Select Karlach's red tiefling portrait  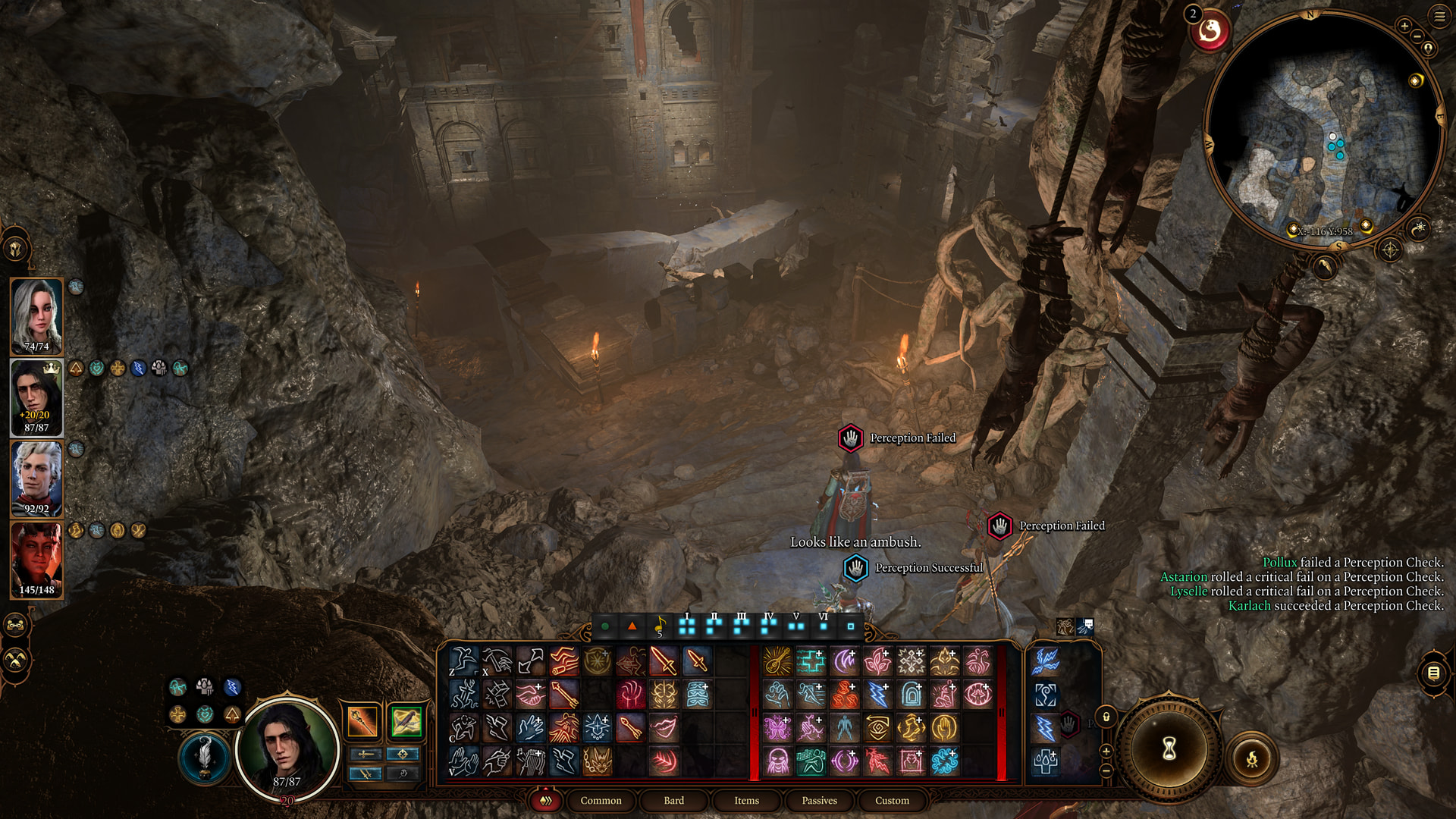click(36, 559)
